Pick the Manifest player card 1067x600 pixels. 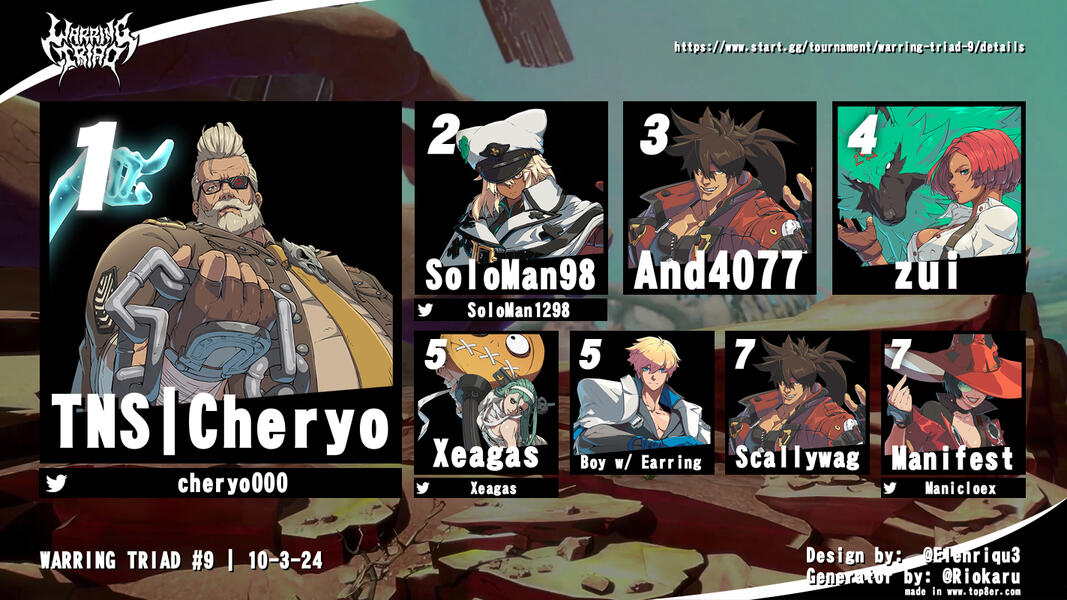tap(953, 403)
